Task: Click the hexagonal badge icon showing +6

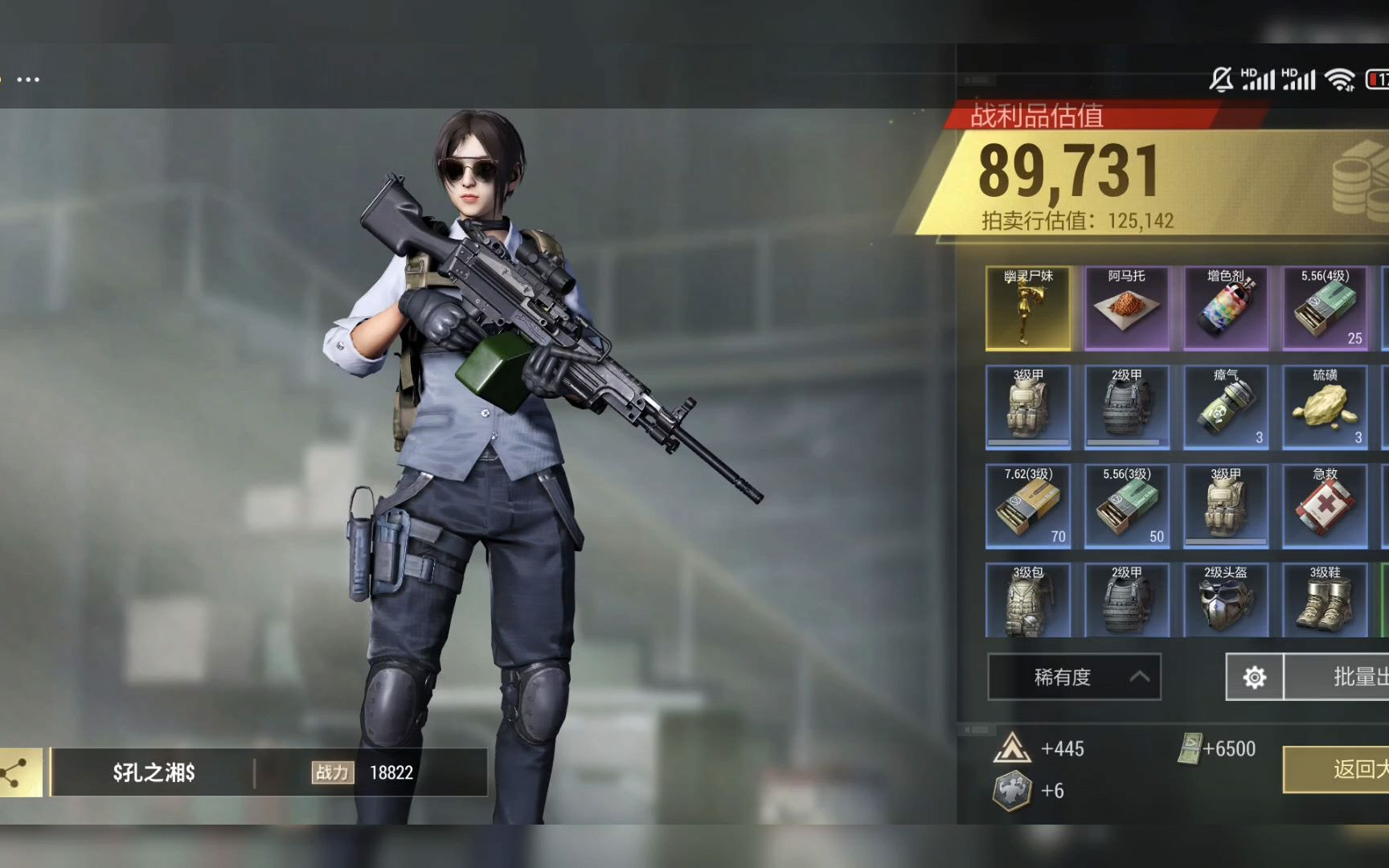Action: (x=1011, y=791)
